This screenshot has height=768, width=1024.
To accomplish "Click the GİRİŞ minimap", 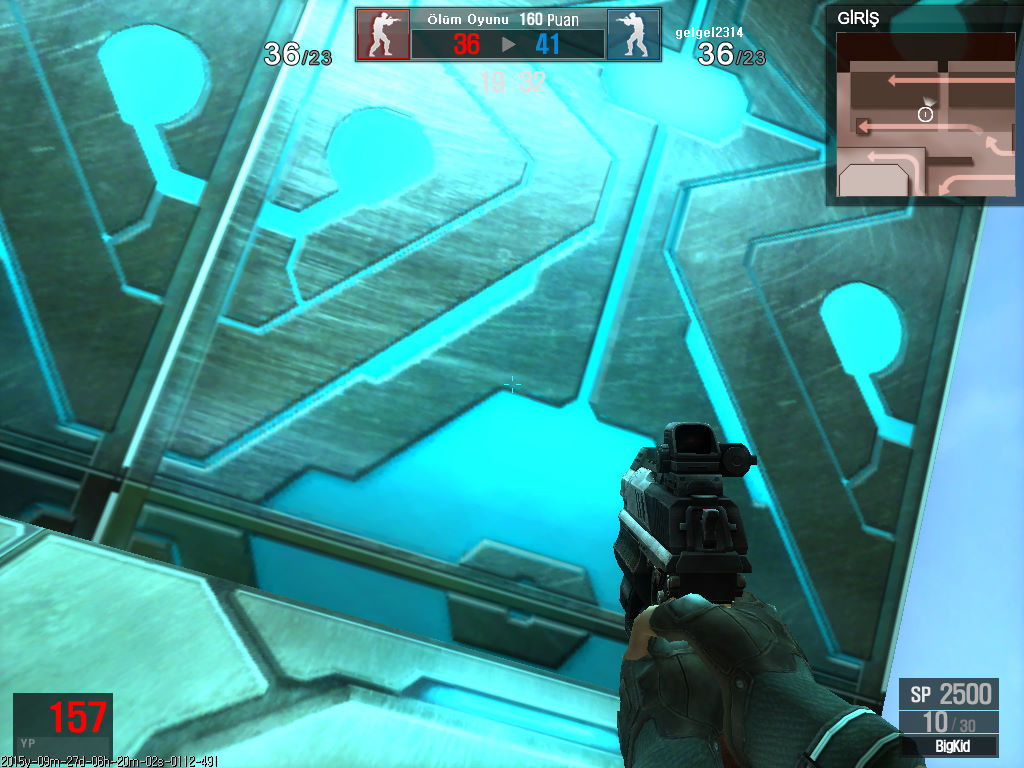I will [925, 114].
